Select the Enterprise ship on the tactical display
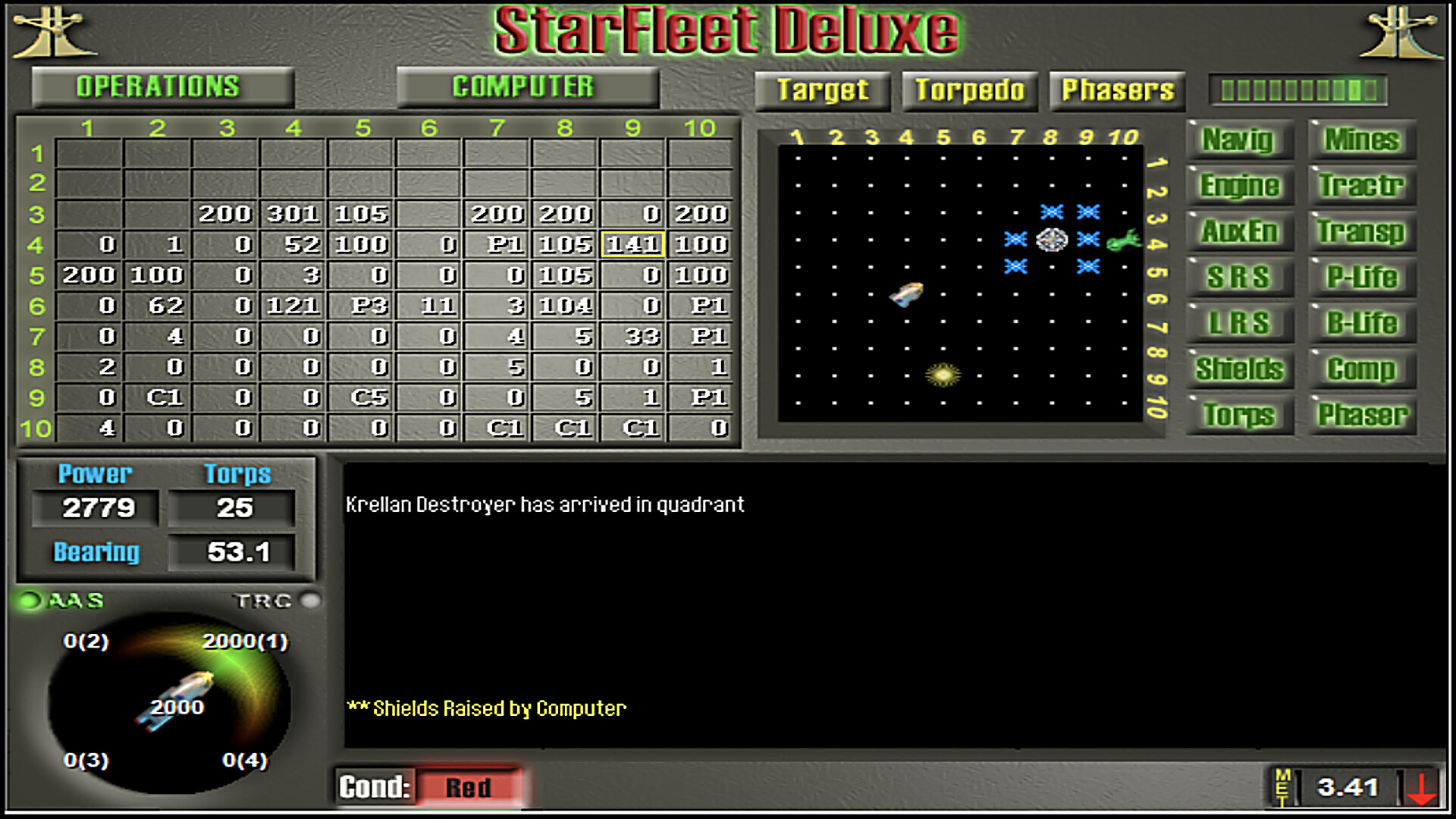Viewport: 1456px width, 819px height. pos(907,294)
